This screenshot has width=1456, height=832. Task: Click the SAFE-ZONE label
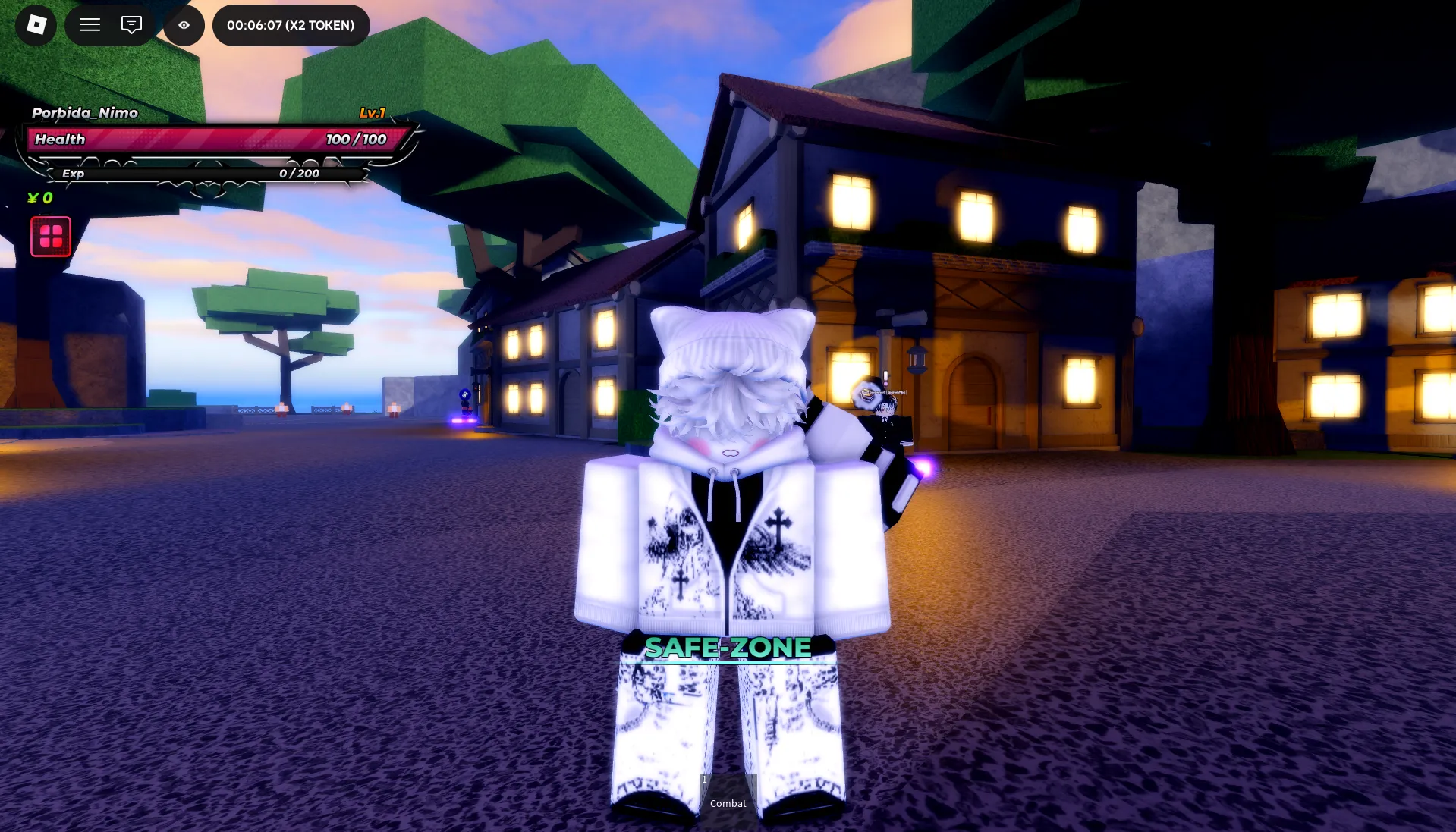(x=727, y=648)
